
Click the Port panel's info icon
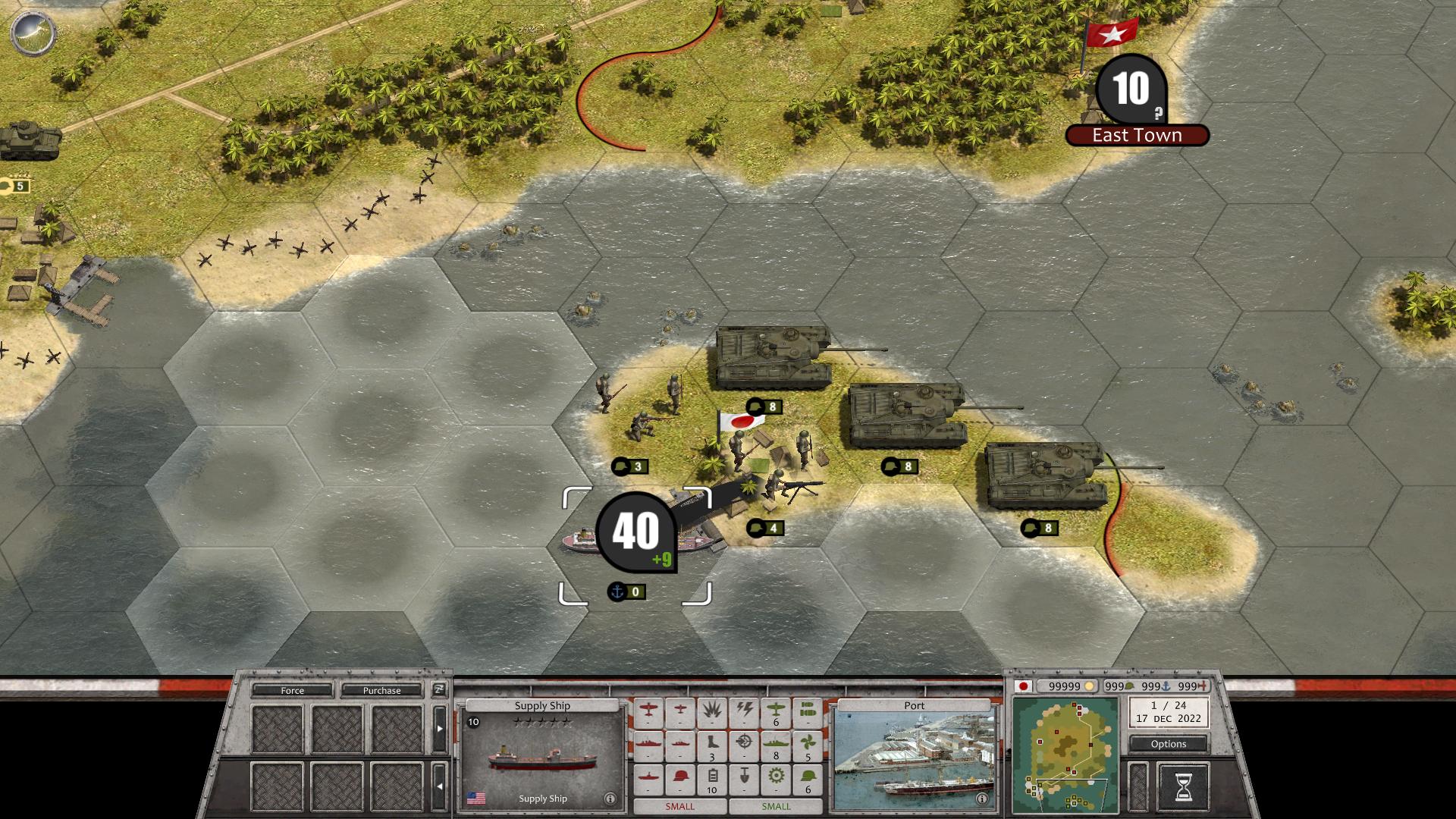click(982, 799)
